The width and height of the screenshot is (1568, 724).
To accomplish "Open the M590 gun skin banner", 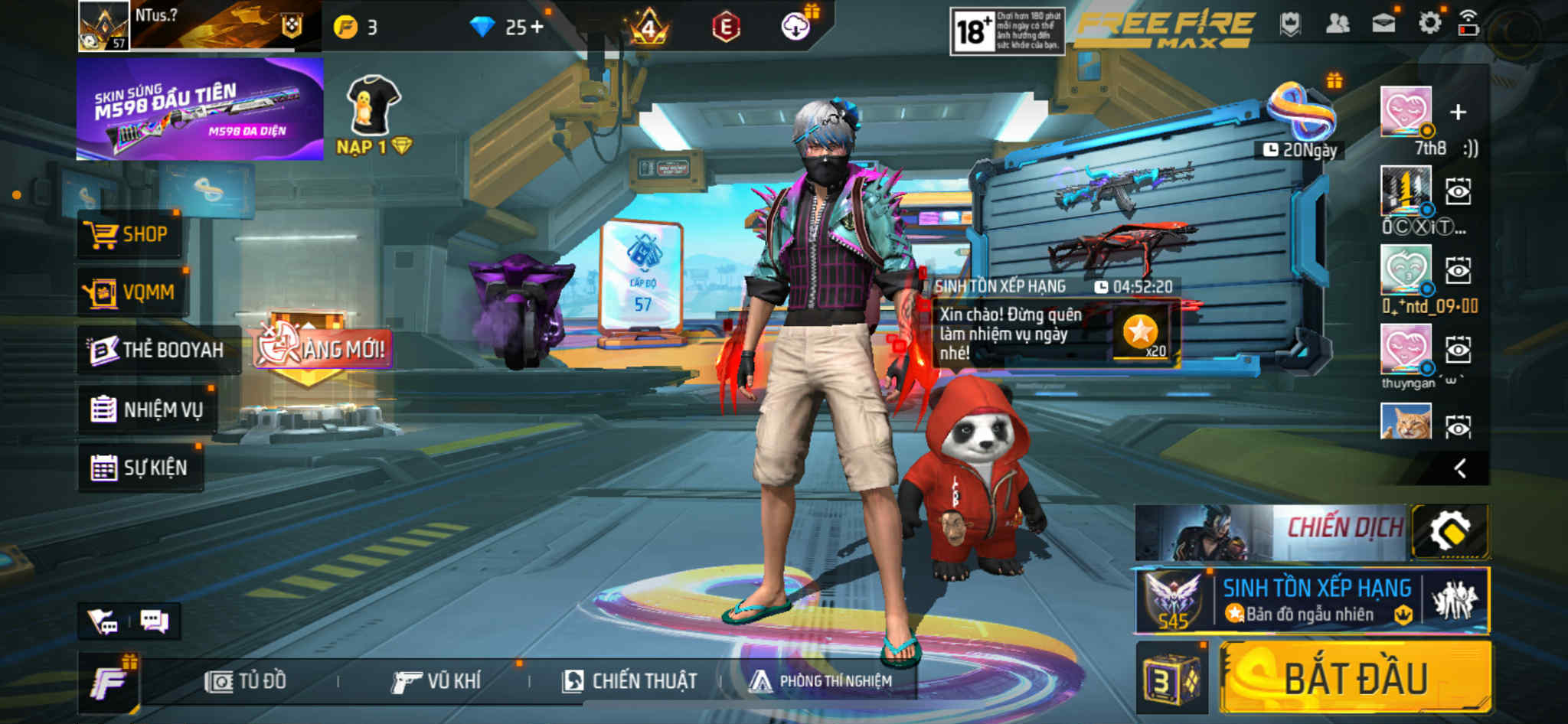I will tap(199, 109).
